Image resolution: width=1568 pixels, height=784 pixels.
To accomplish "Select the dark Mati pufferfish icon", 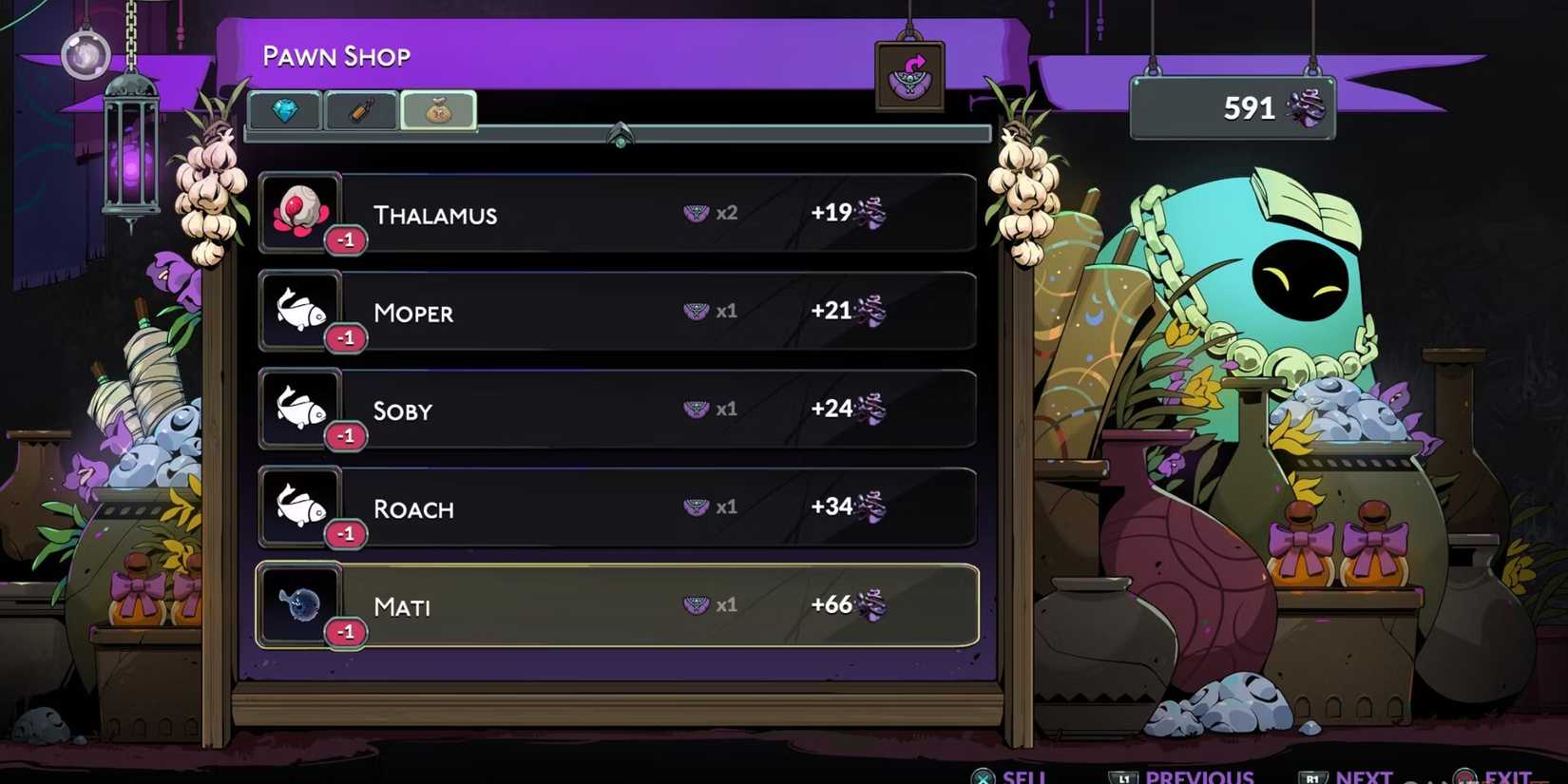I will pyautogui.click(x=300, y=602).
